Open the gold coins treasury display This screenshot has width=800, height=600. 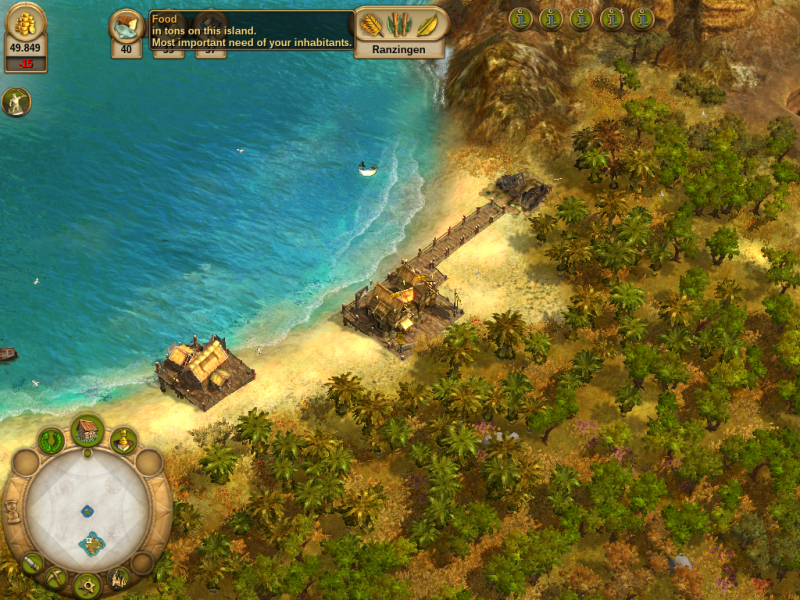pos(25,26)
